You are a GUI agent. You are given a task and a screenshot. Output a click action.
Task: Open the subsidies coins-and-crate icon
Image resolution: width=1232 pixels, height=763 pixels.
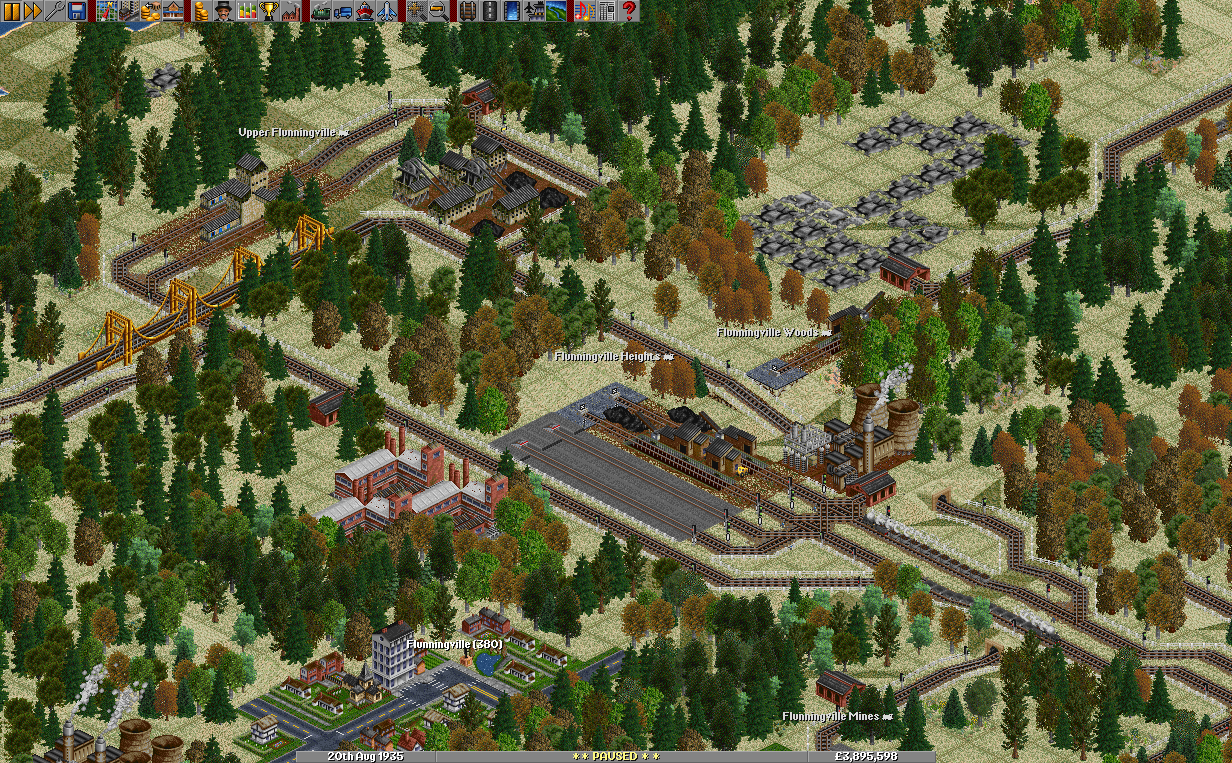(x=151, y=11)
